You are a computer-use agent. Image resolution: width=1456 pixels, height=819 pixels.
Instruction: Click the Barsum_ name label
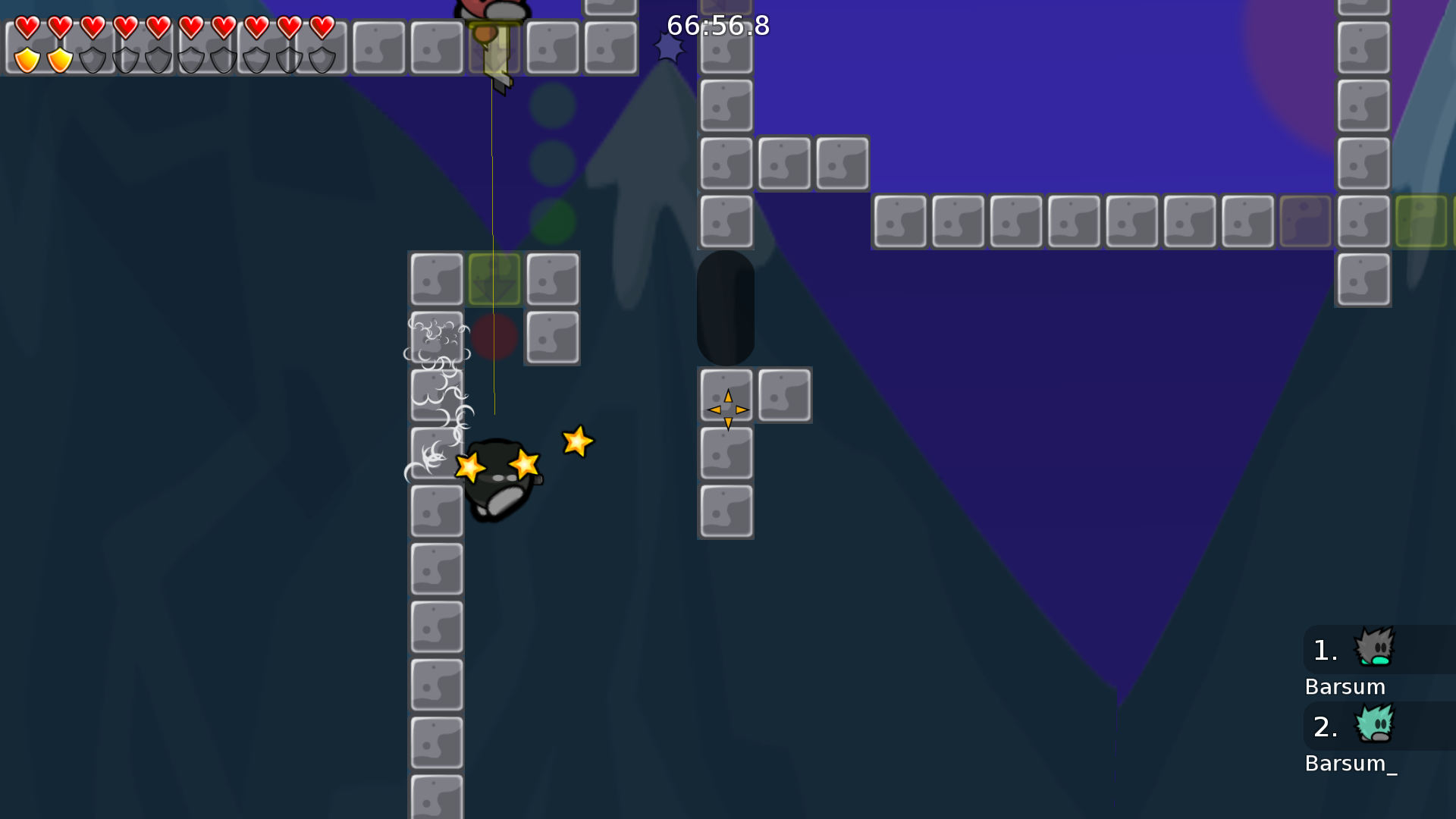click(x=1351, y=764)
